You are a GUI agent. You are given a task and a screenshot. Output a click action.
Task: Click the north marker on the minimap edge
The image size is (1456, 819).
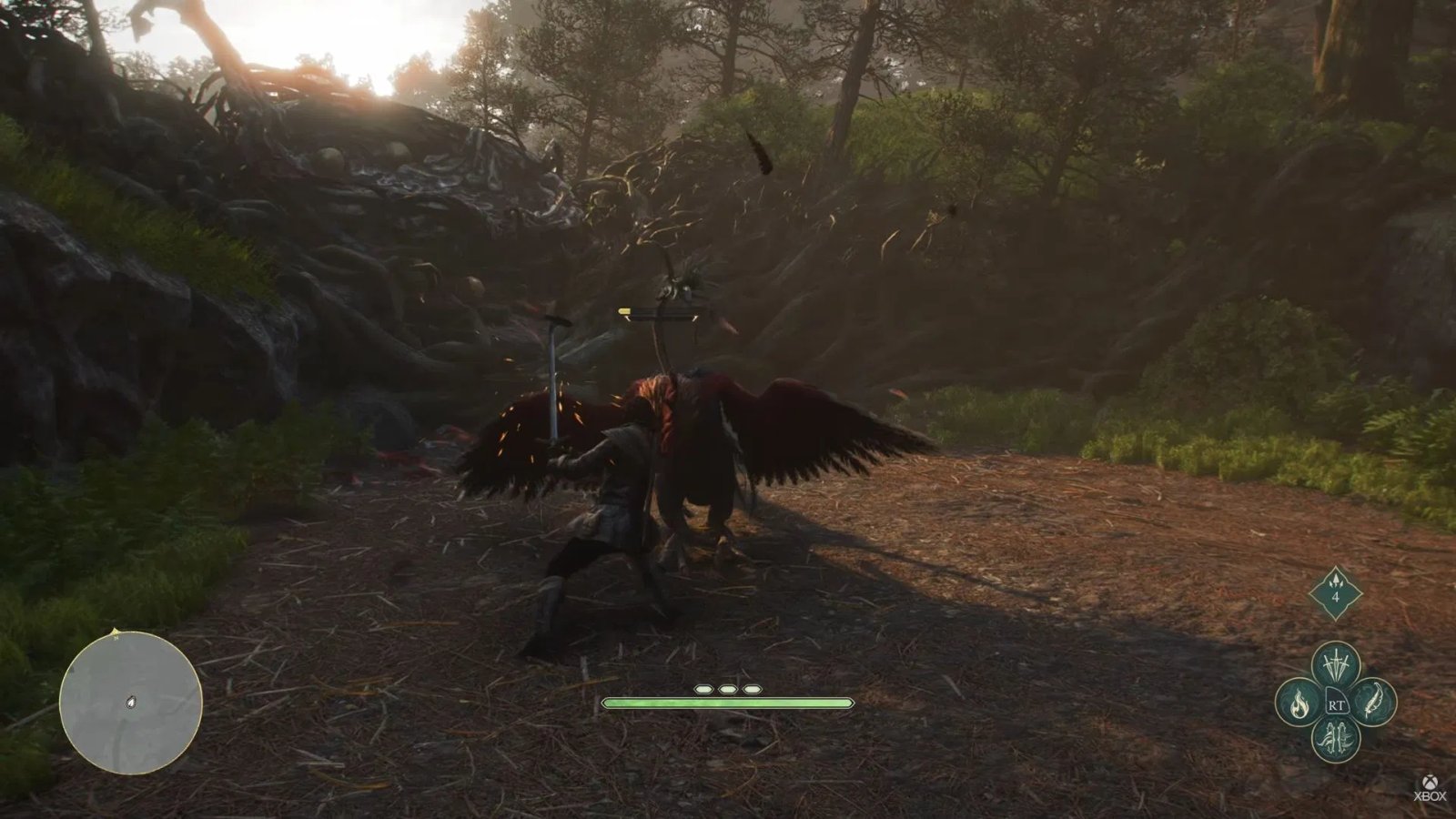116,632
